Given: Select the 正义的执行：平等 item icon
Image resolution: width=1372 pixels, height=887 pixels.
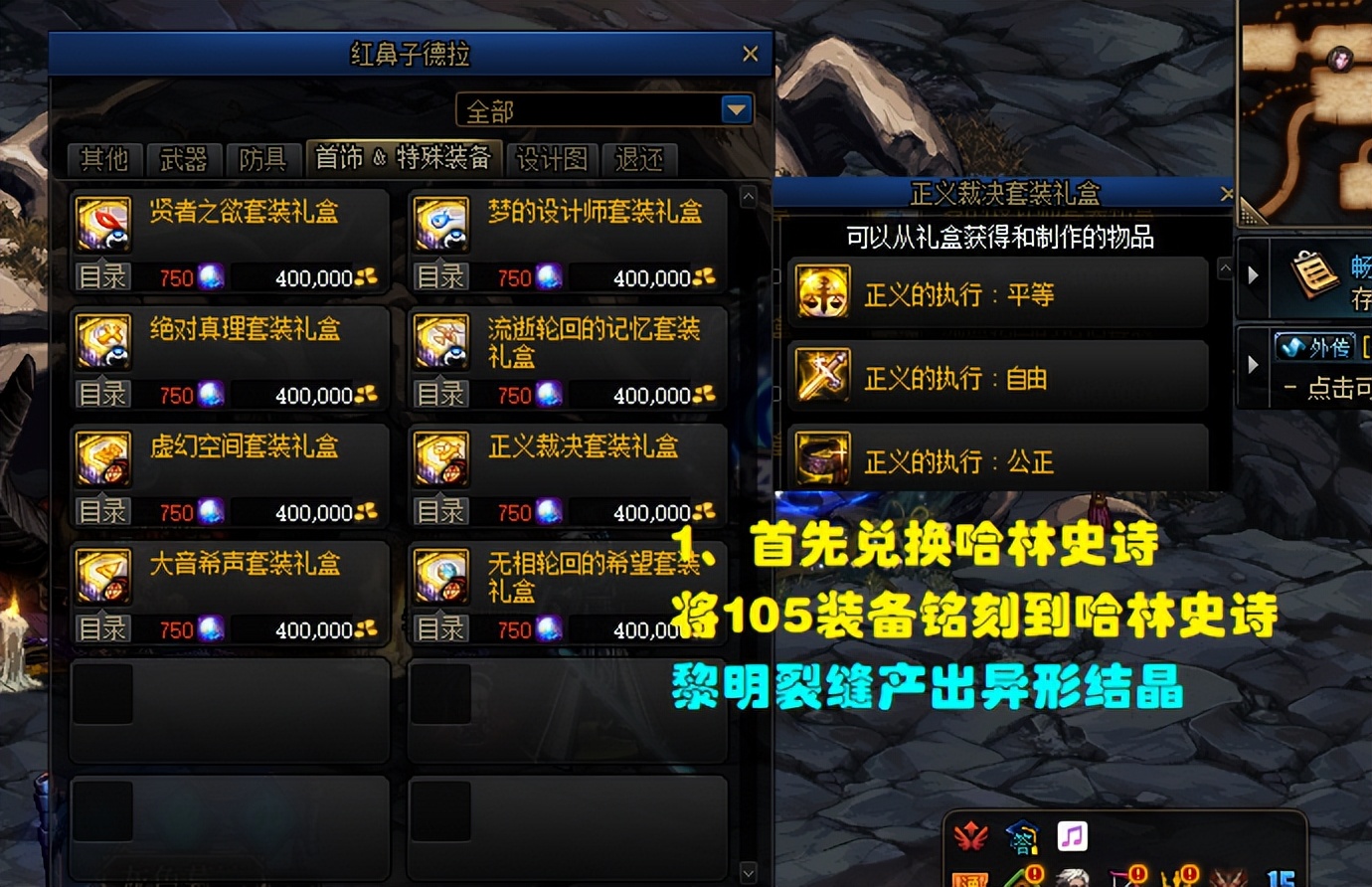Looking at the screenshot, I should click(821, 292).
